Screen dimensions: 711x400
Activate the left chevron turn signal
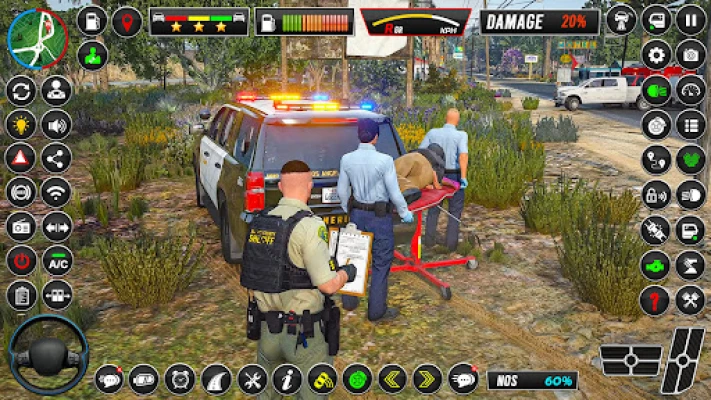click(392, 379)
